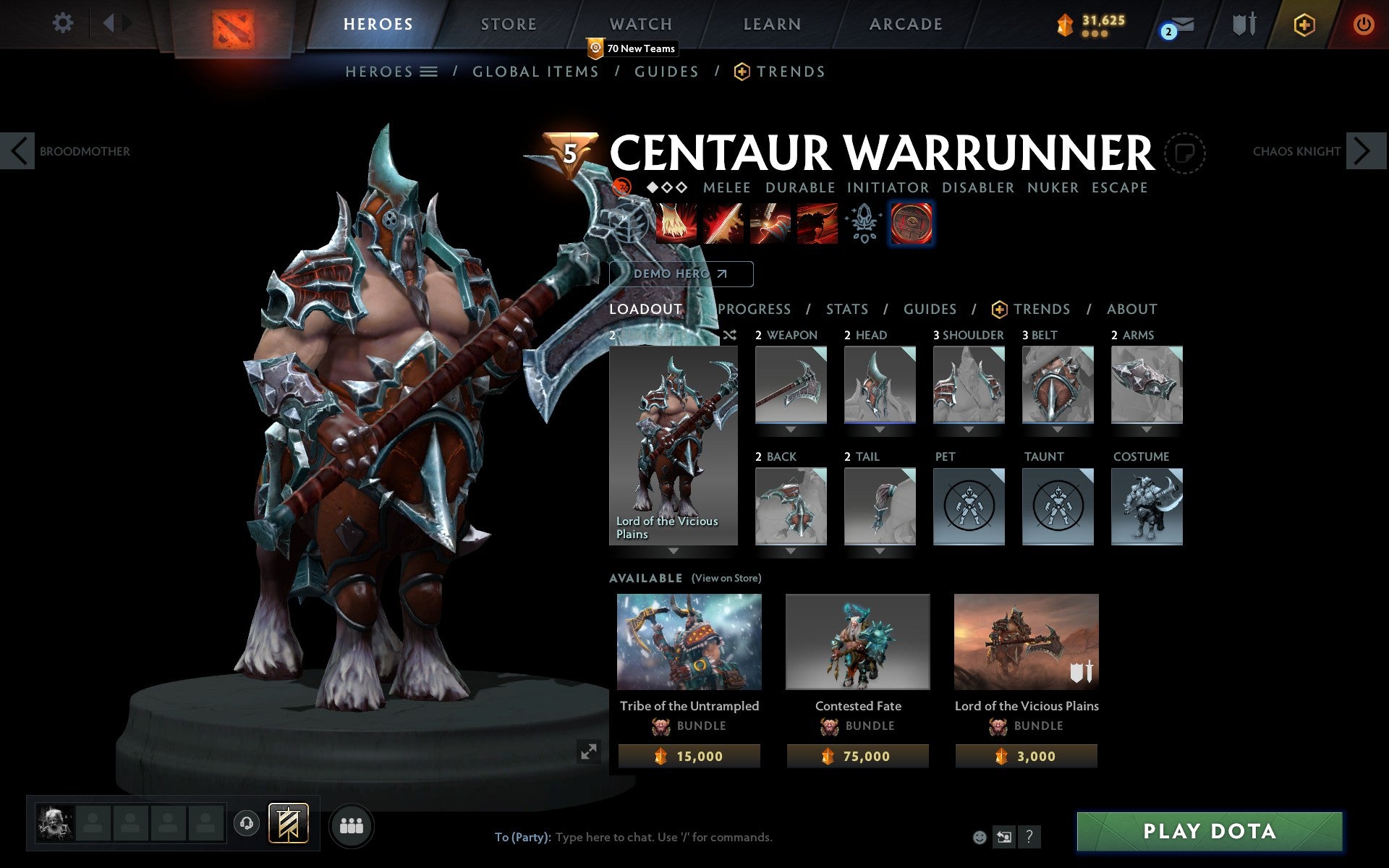Toggle the screenshot share icon near chat
Viewport: 1389px width, 868px height.
(x=1005, y=837)
